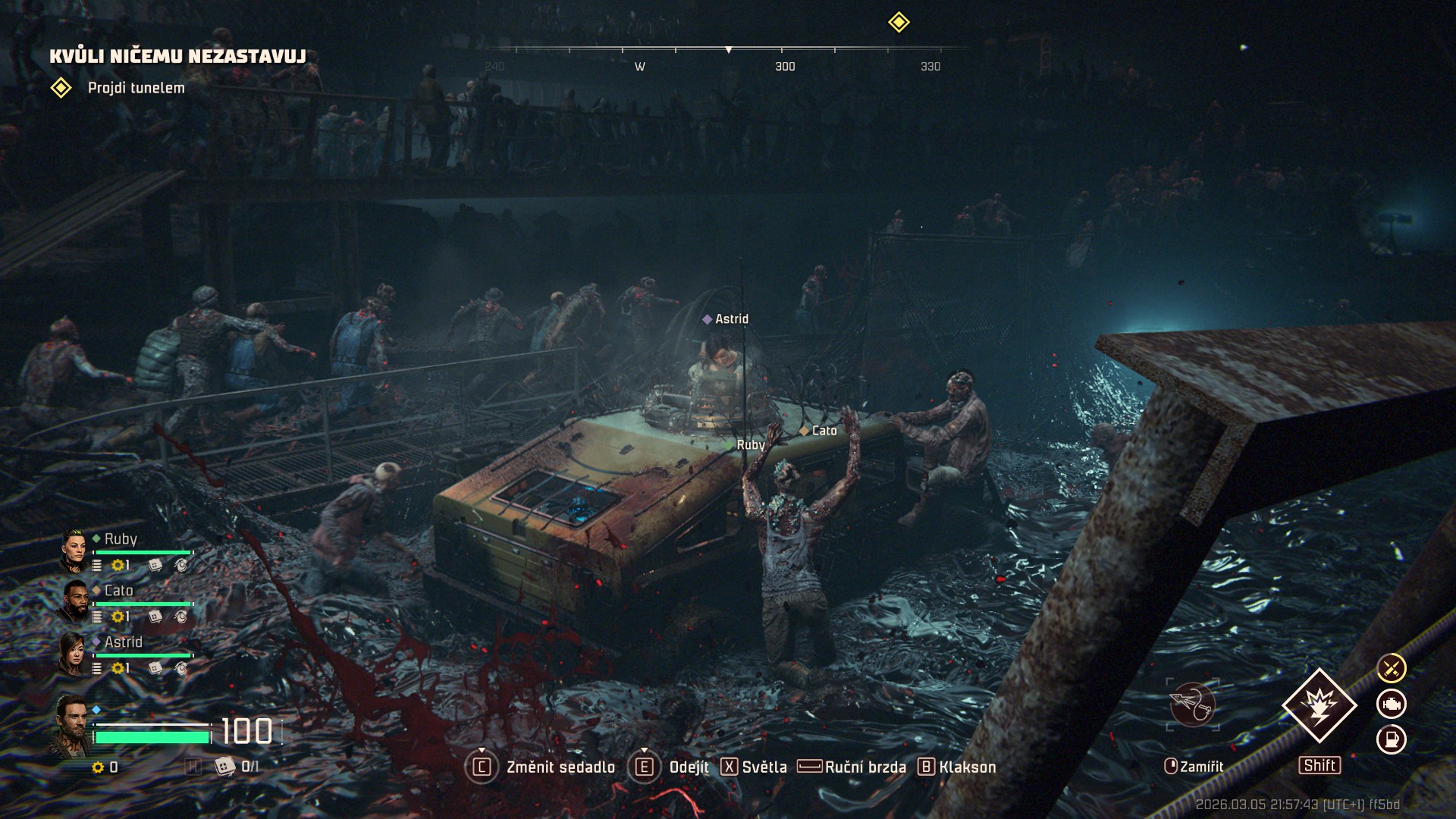Click Astrid's grenade icon

(x=180, y=668)
